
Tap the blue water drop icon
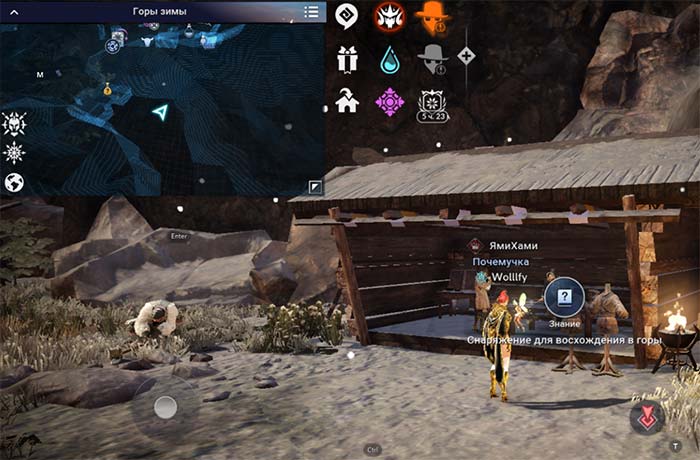(389, 59)
